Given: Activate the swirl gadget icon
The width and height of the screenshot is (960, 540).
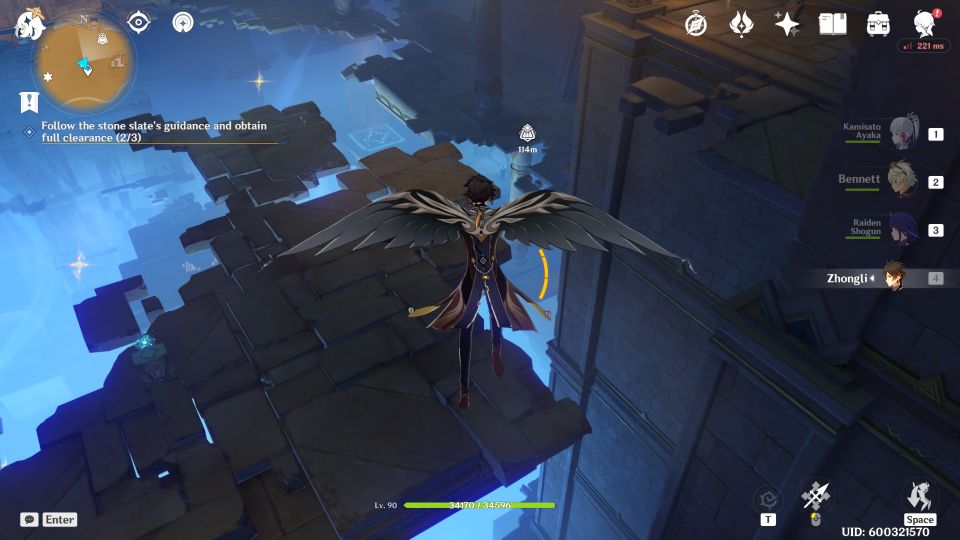Looking at the screenshot, I should click(x=767, y=497).
